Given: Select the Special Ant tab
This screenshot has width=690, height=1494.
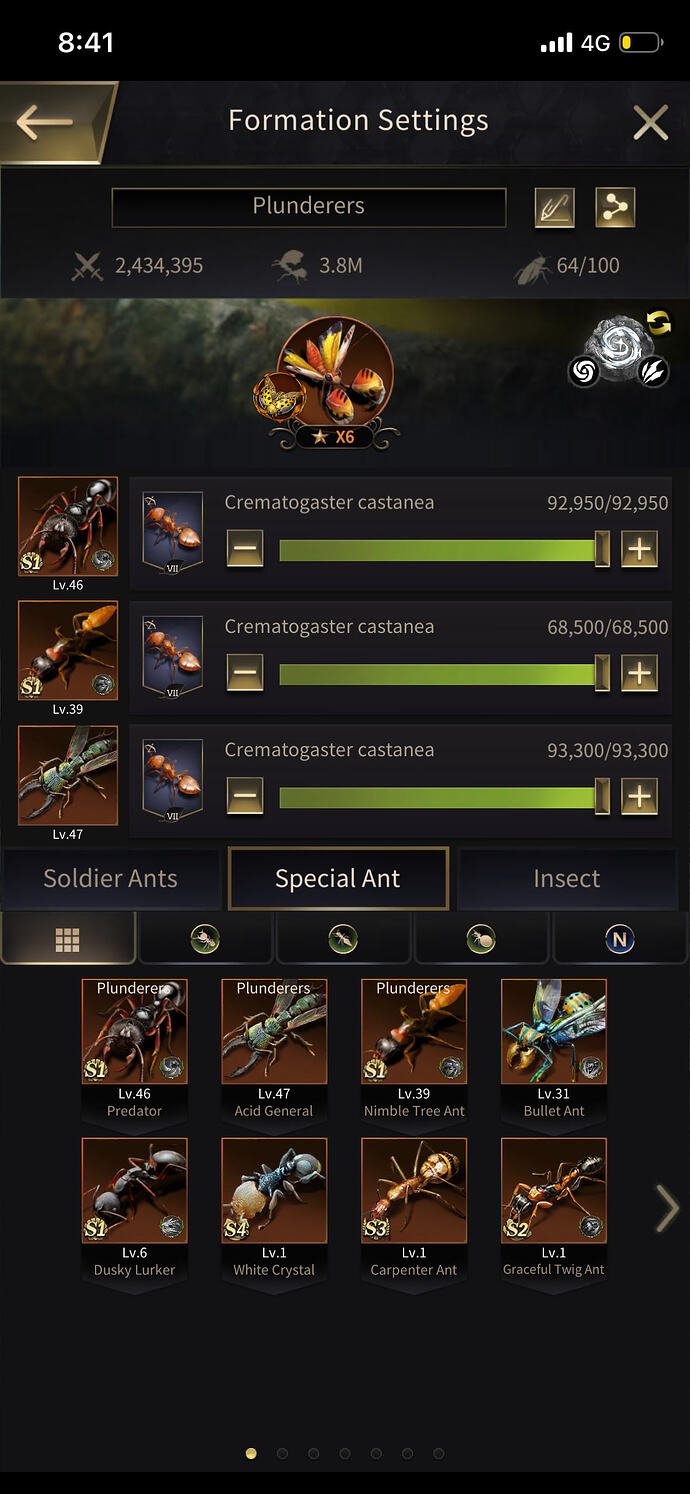Looking at the screenshot, I should [338, 879].
